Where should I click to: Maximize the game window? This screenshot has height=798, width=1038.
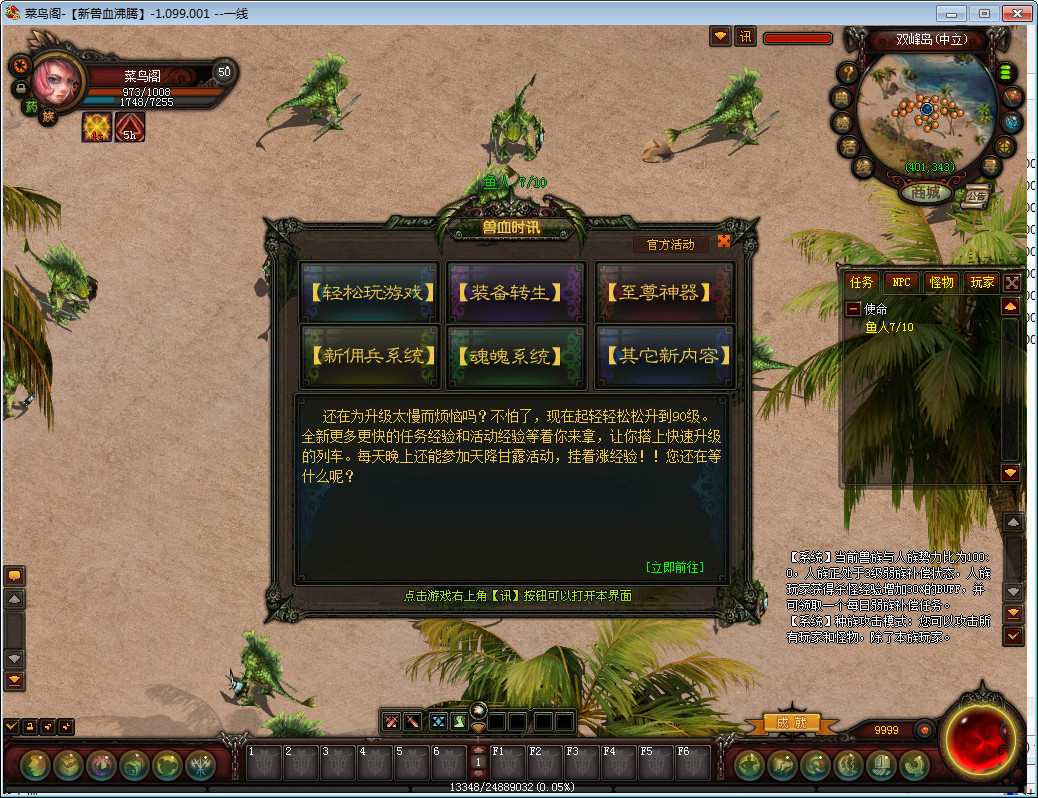pos(985,14)
